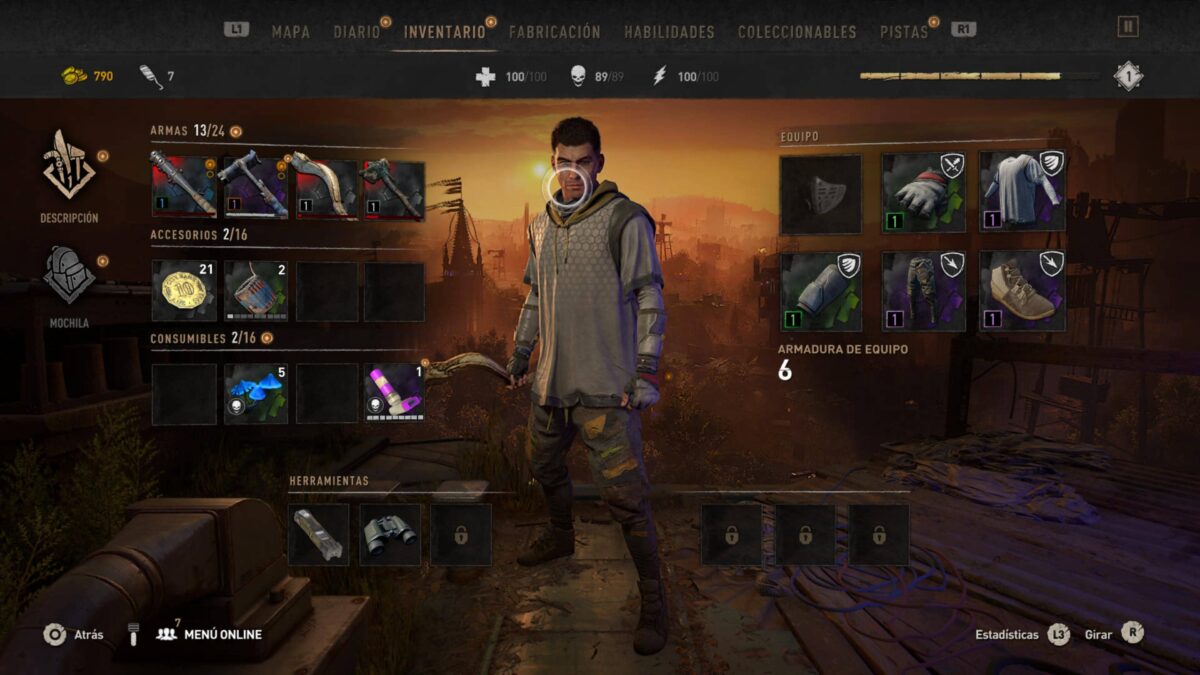
Task: Open the Mochila backpack section
Action: (69, 278)
